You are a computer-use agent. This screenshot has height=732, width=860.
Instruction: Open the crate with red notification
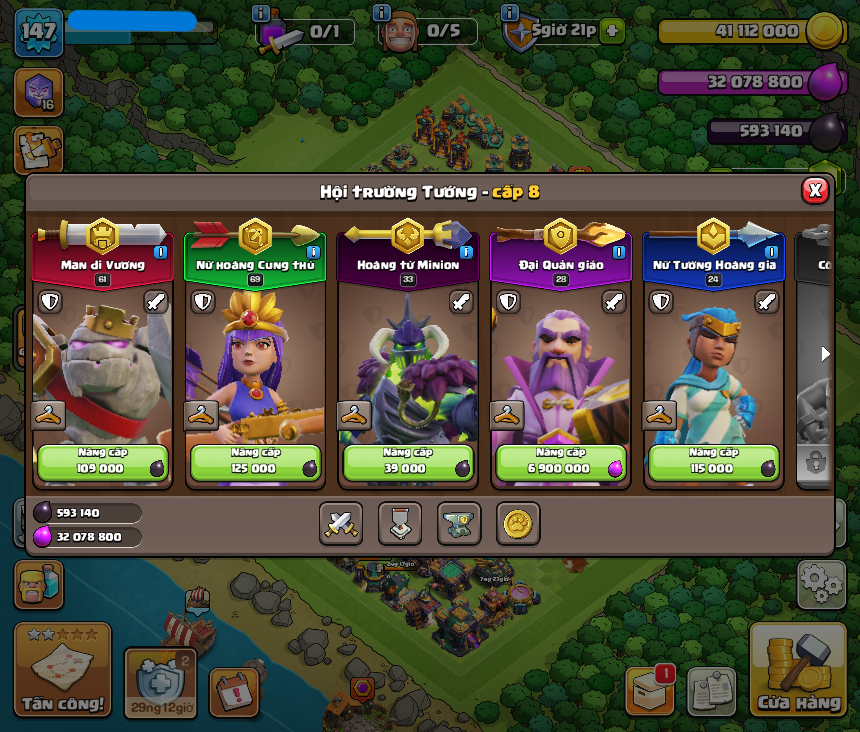pyautogui.click(x=649, y=690)
